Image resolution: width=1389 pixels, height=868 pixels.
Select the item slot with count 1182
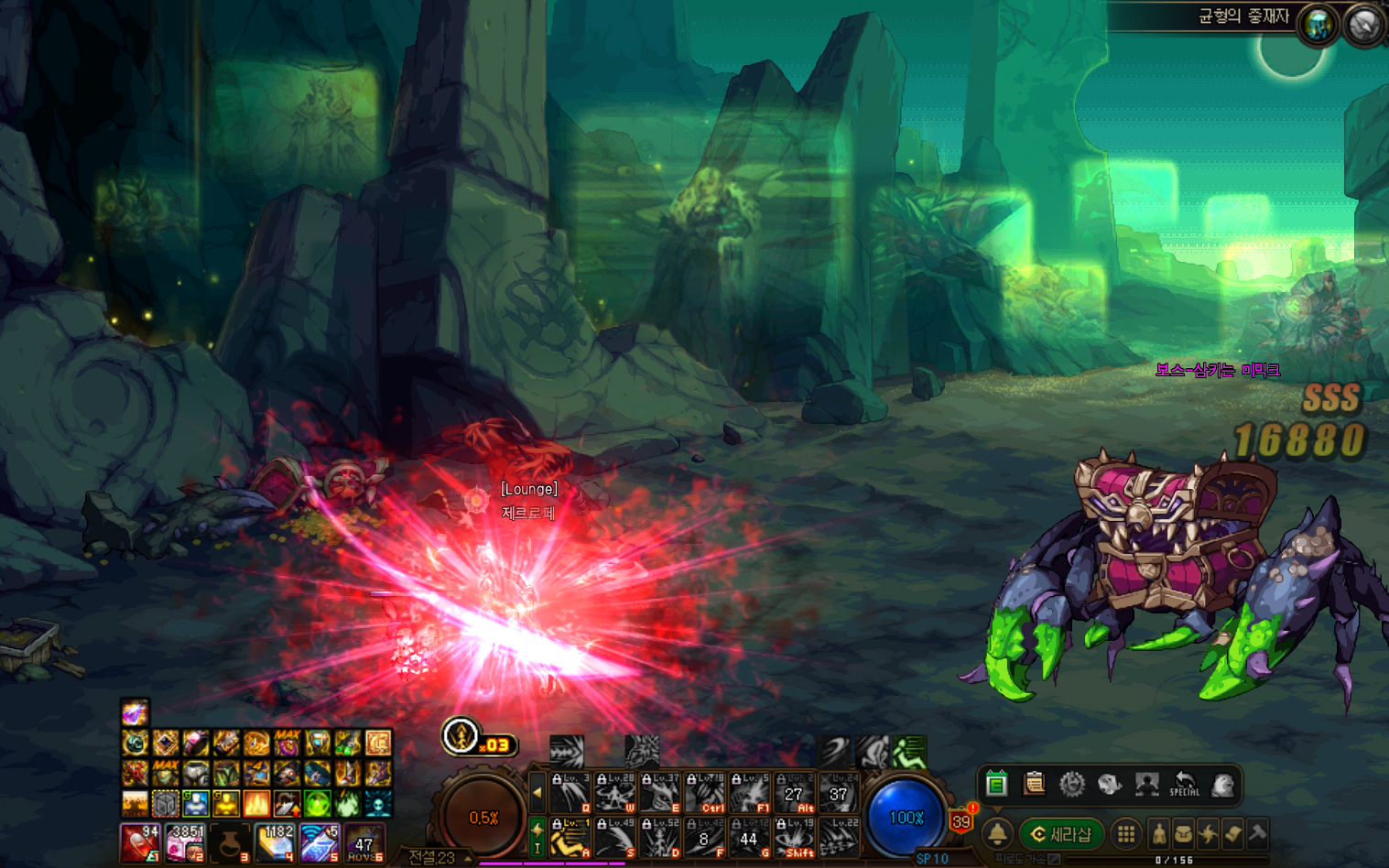tap(275, 842)
